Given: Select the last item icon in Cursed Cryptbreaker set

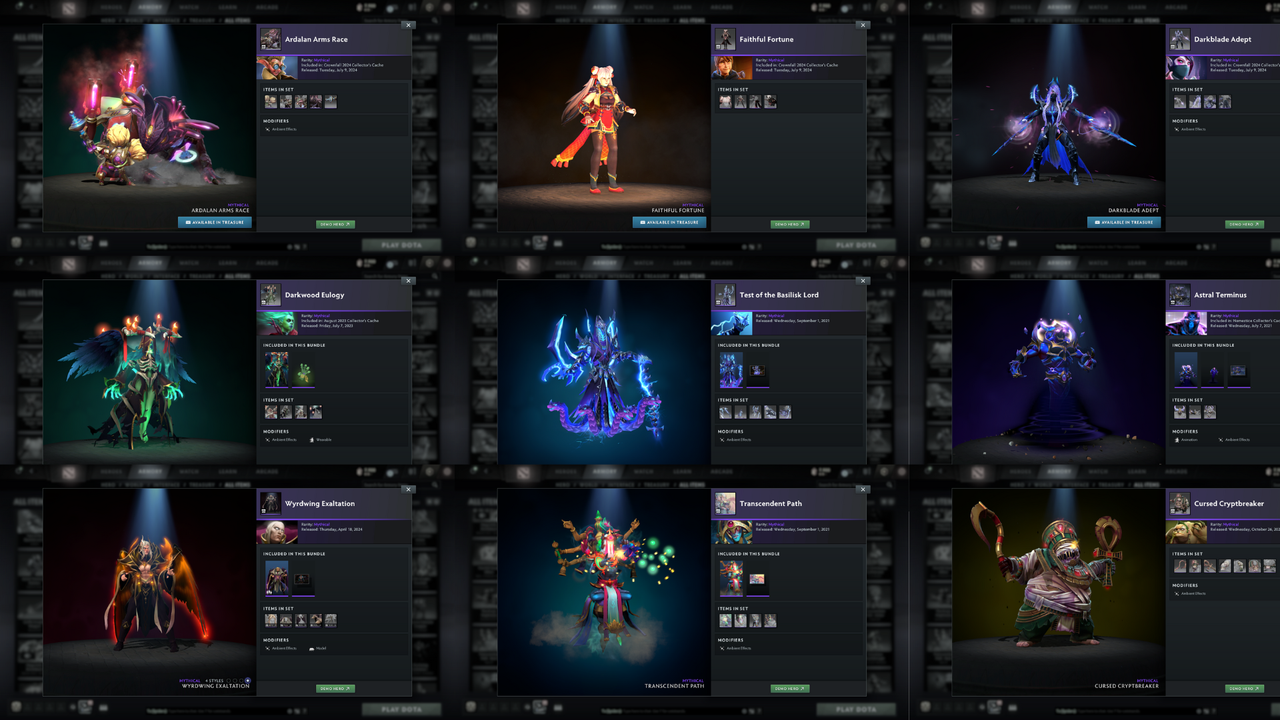Looking at the screenshot, I should coord(1270,566).
